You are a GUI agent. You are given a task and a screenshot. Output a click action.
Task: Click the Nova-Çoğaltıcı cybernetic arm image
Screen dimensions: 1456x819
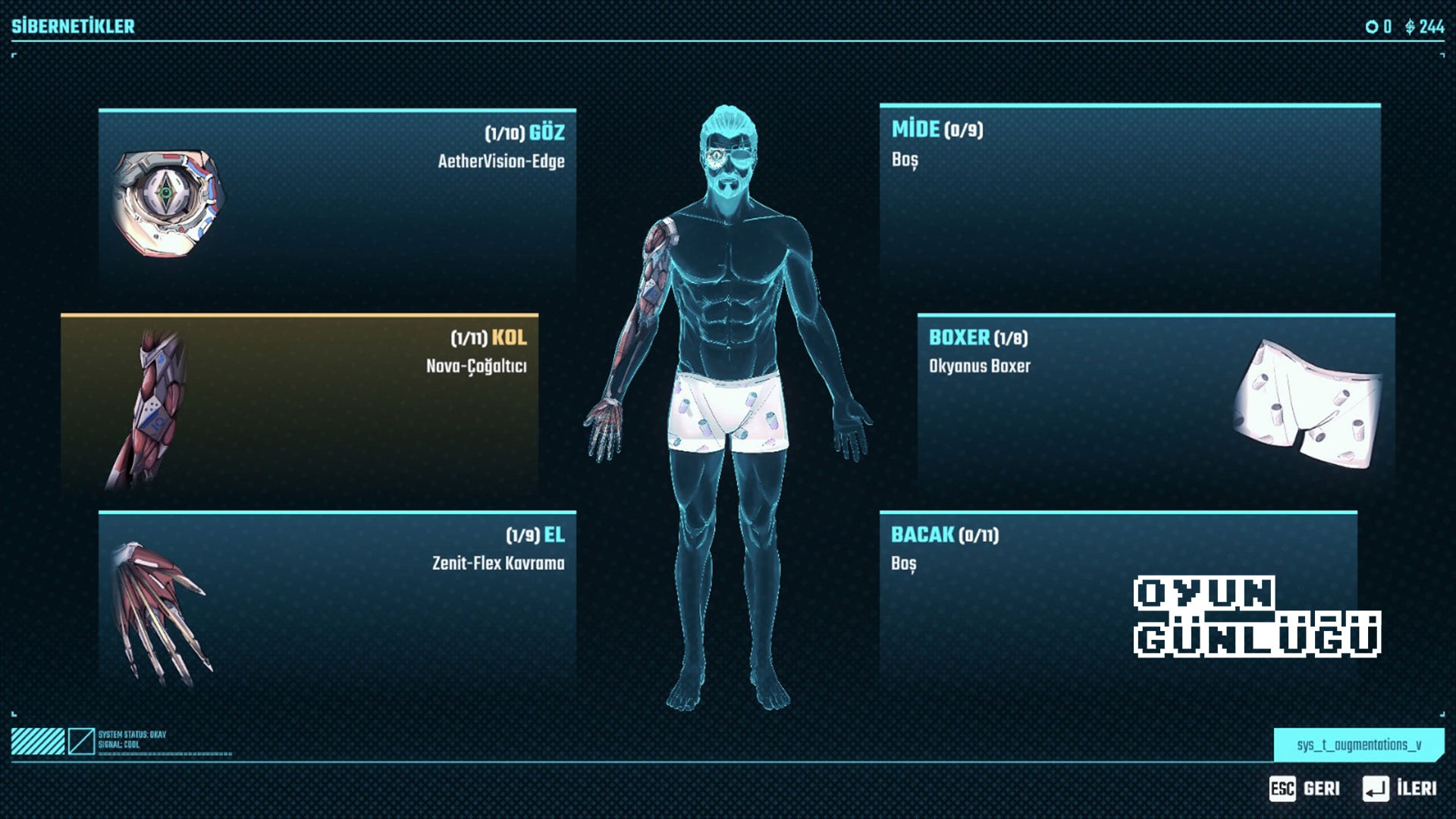click(152, 409)
